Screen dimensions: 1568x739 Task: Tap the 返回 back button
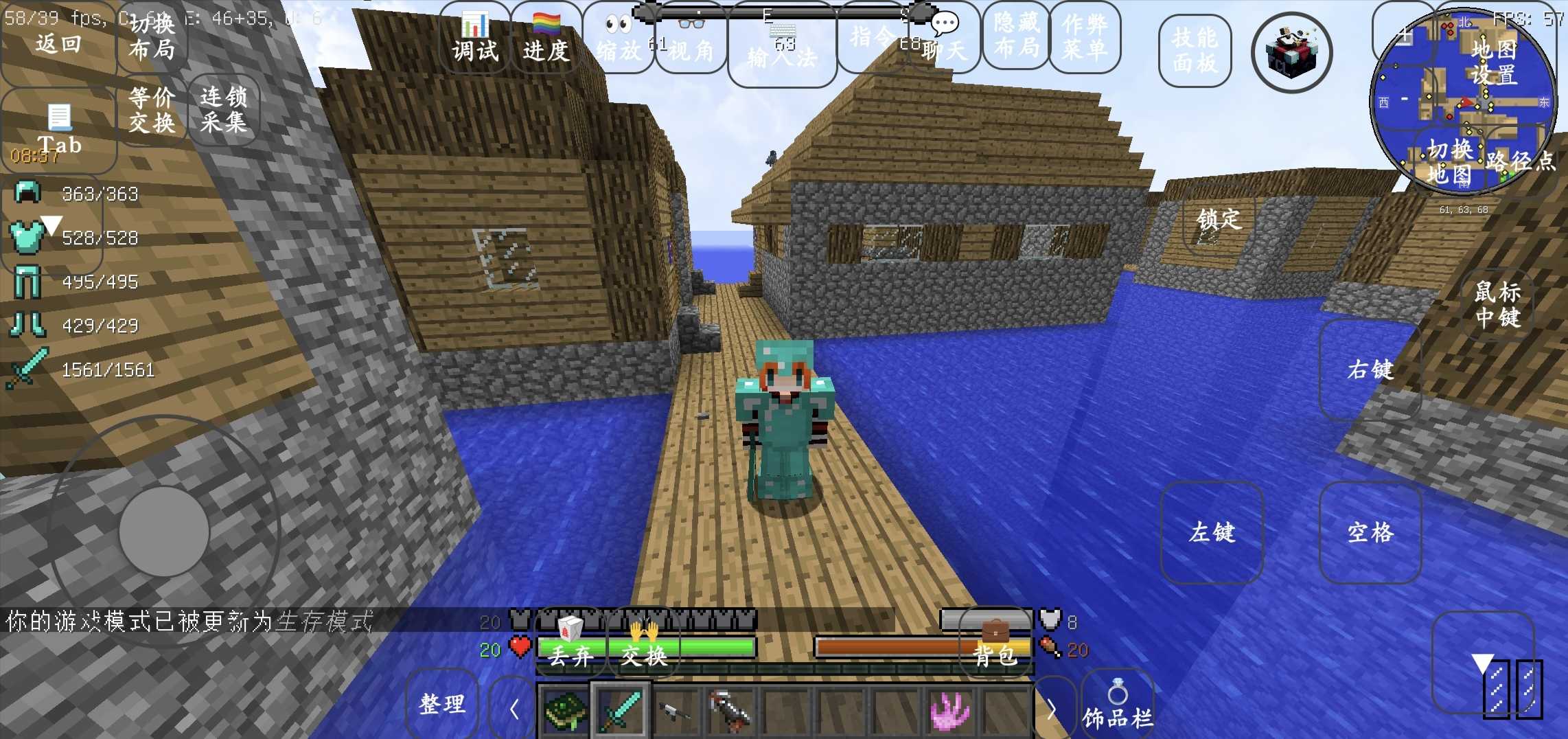[x=58, y=44]
